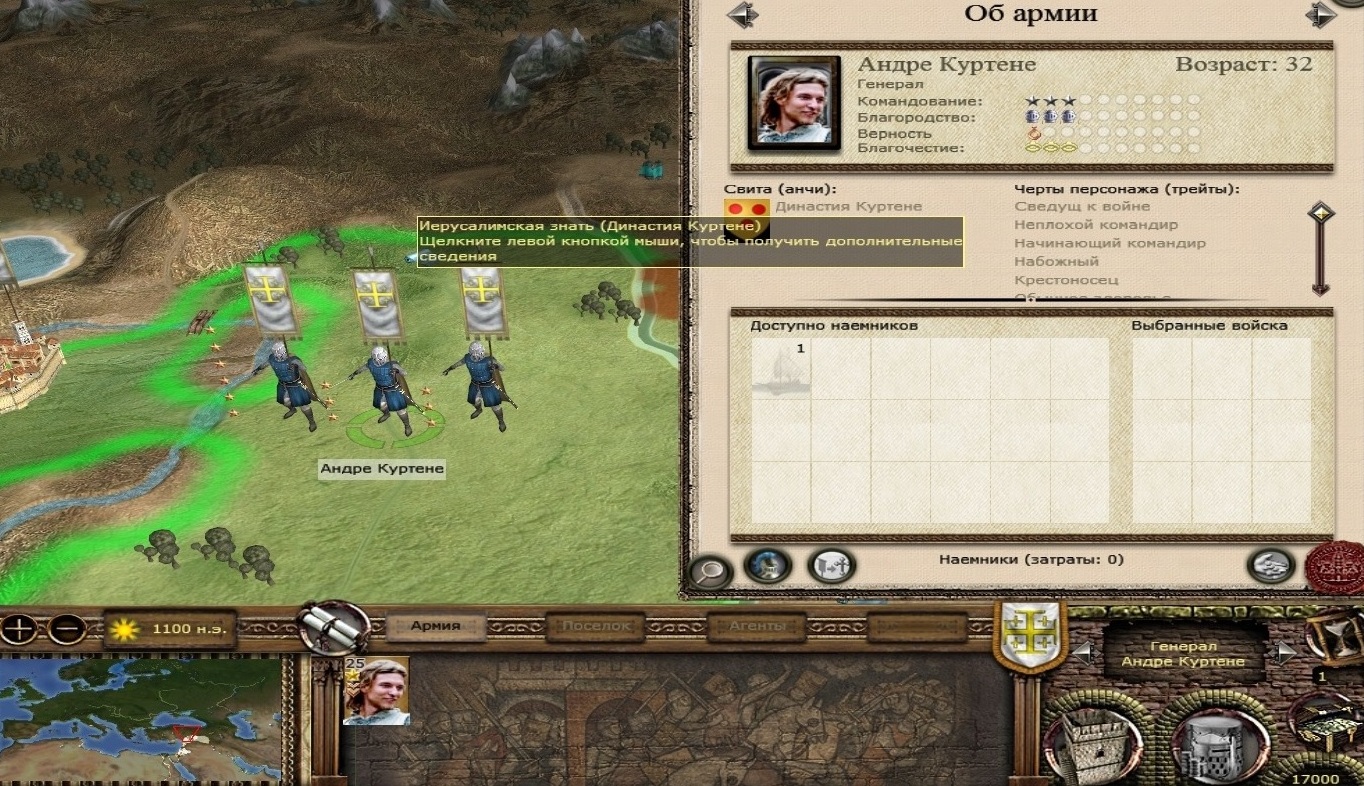Click the magnifying glass locate button
The height and width of the screenshot is (786, 1364).
pos(710,571)
